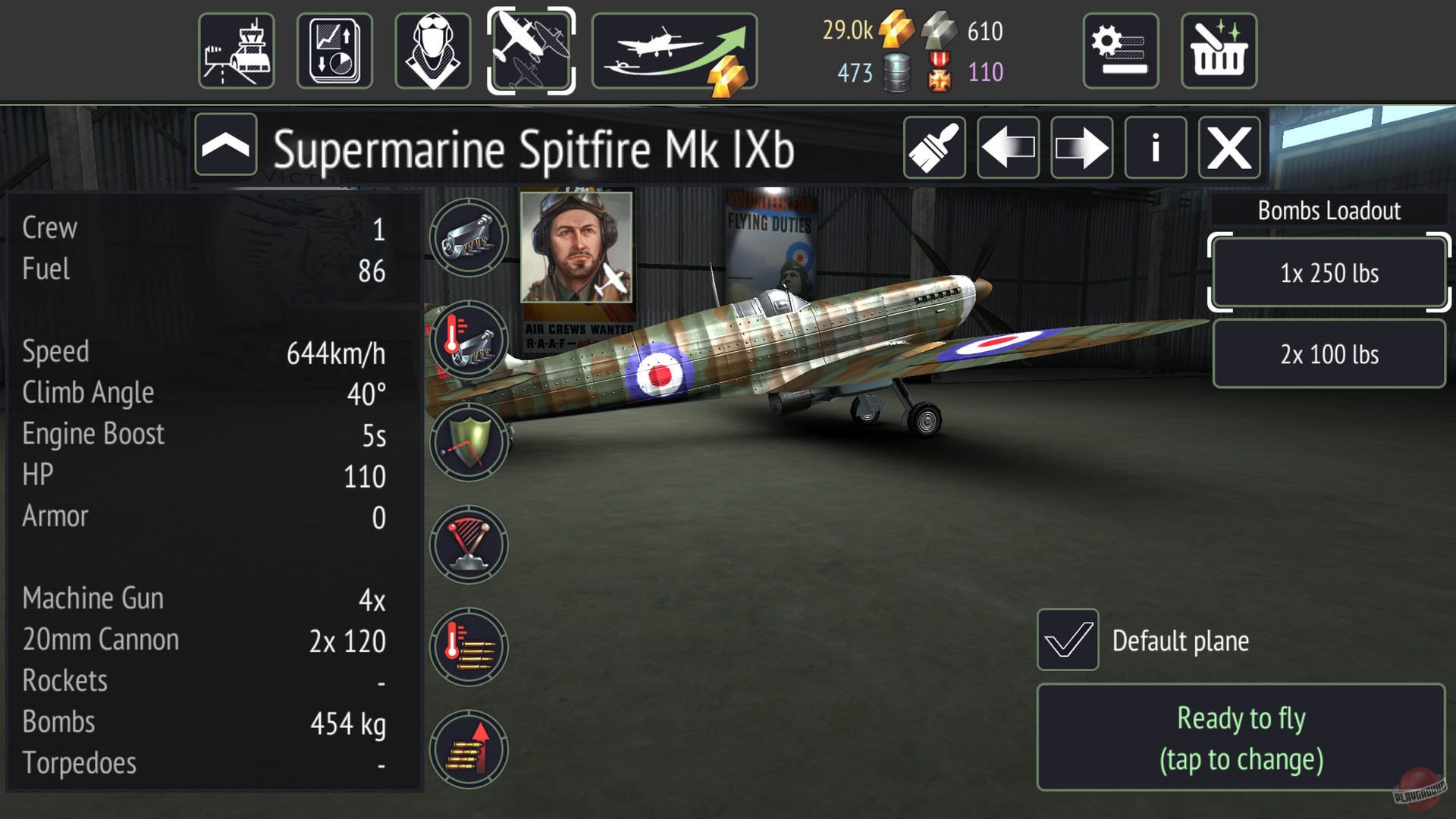Screen dimensions: 1456x819
Task: Select the machine gun upgrade icon
Action: (469, 237)
